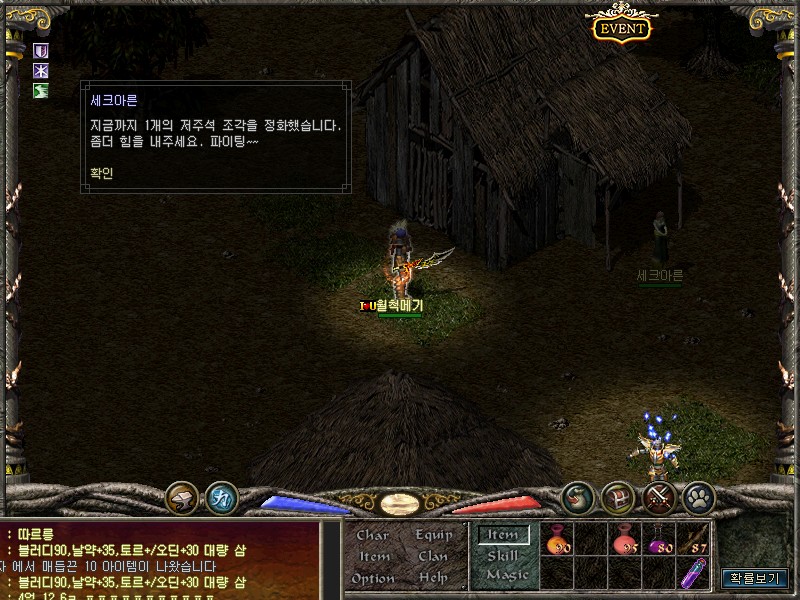Click the 확률보기 button
The image size is (800, 600).
click(755, 578)
